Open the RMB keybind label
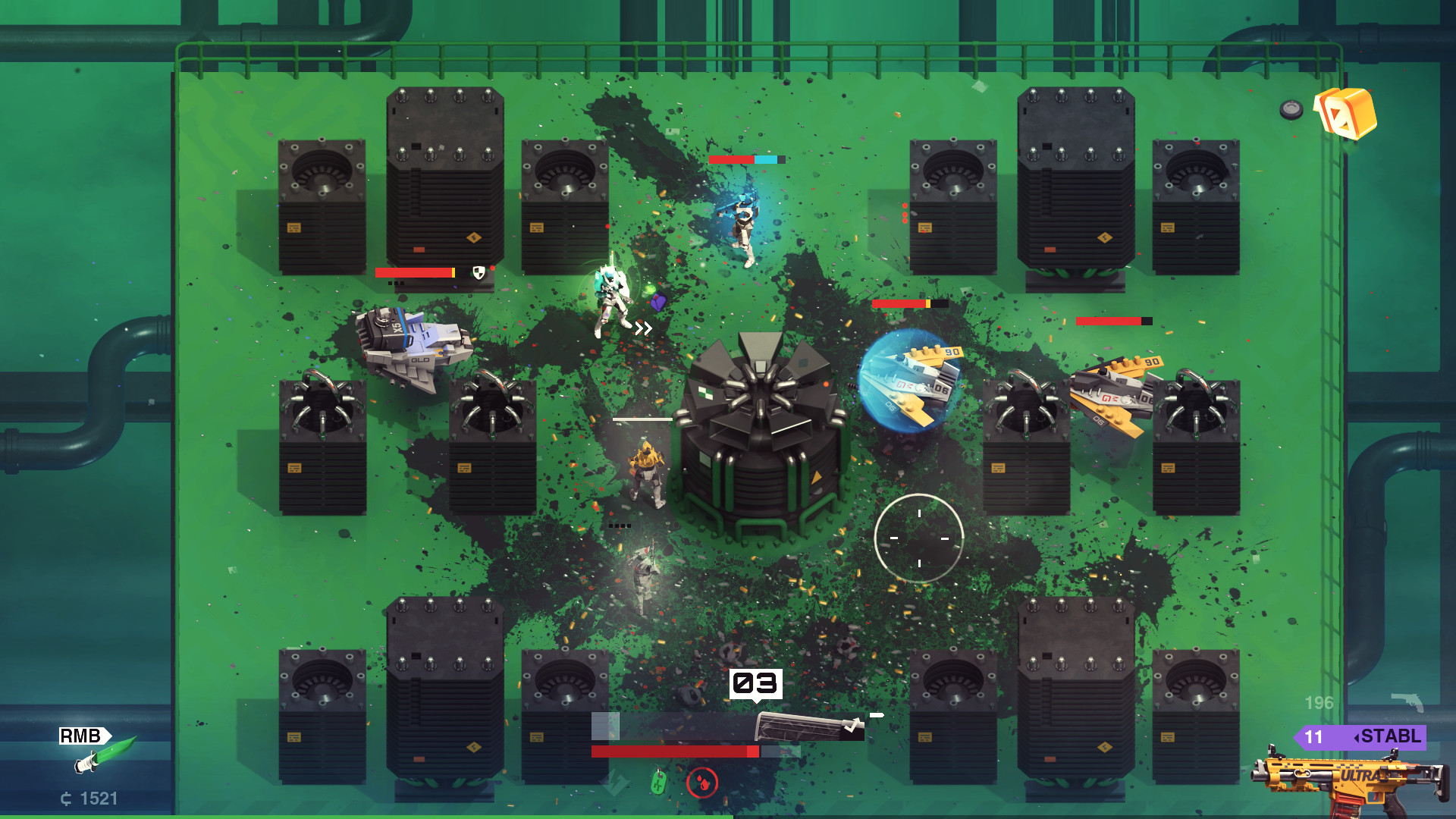Viewport: 1456px width, 819px height. [x=81, y=736]
